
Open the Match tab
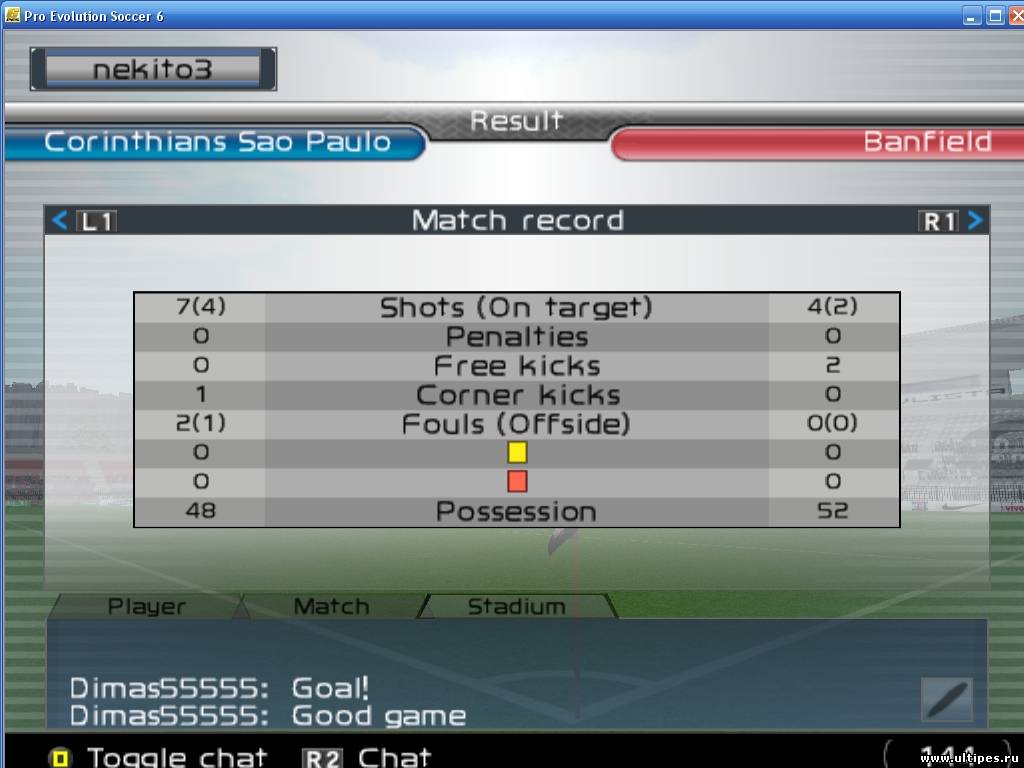pos(331,606)
